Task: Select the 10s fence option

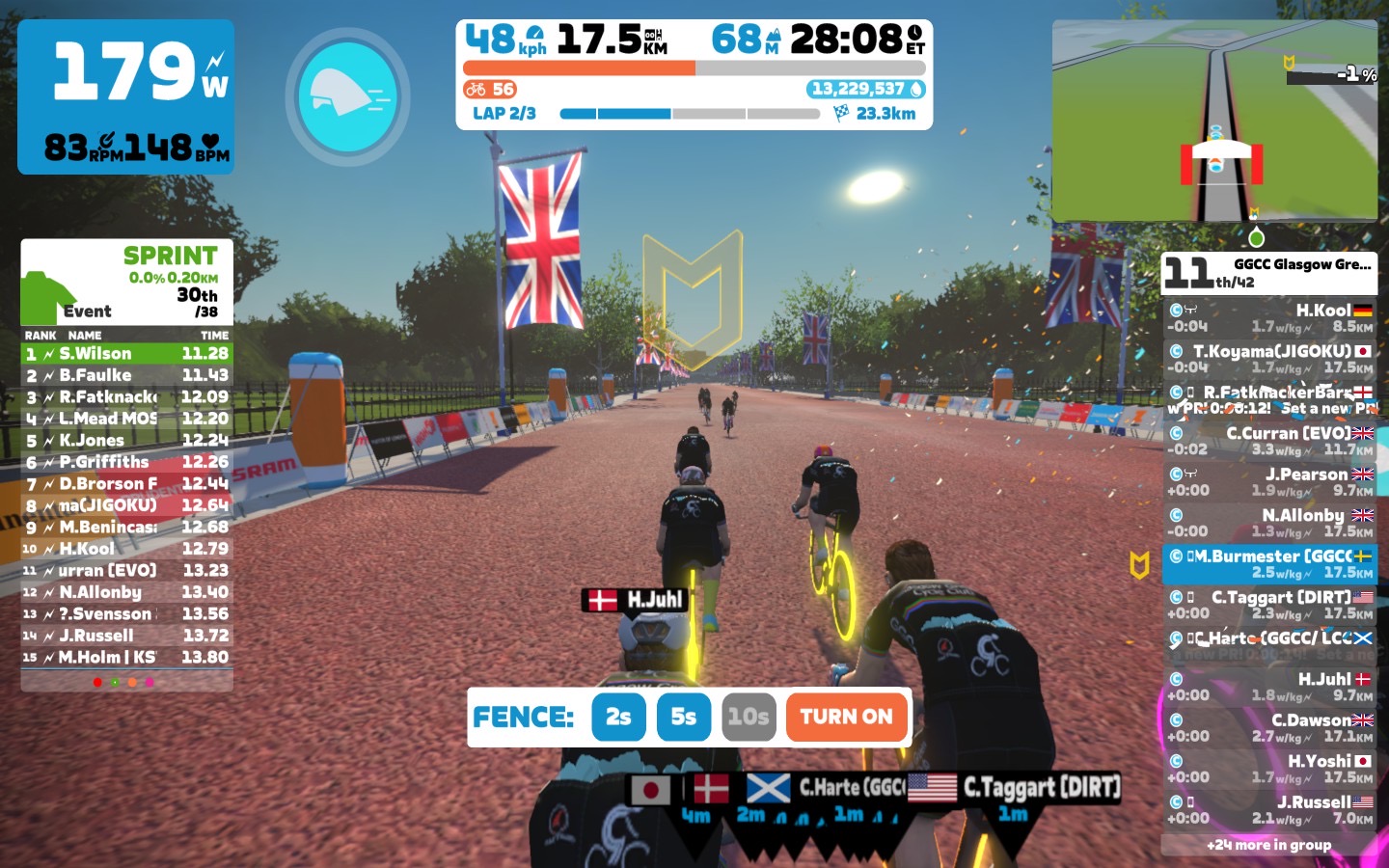Action: 749,717
